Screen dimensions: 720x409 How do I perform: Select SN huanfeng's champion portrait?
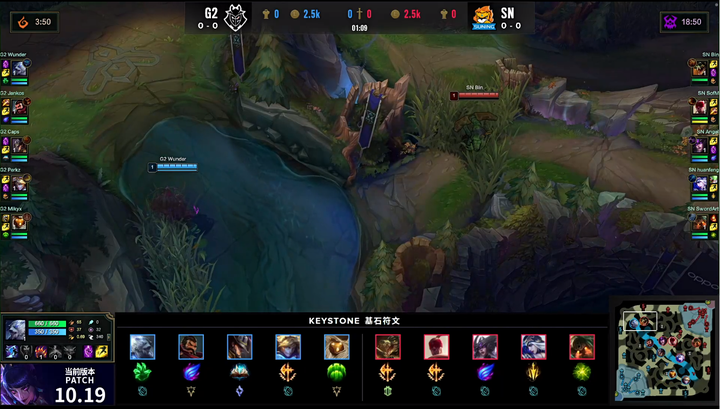click(701, 184)
